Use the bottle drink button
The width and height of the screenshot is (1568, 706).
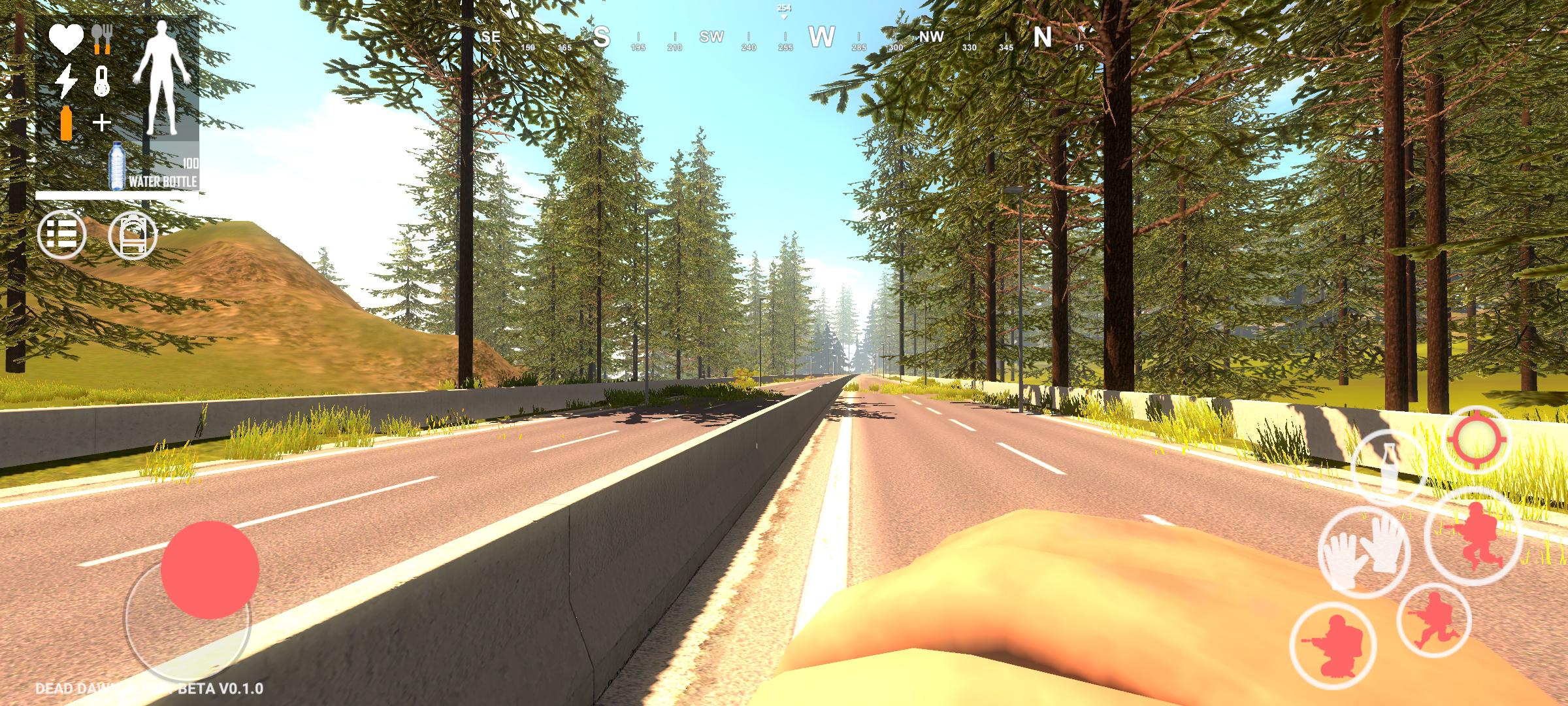point(1390,469)
